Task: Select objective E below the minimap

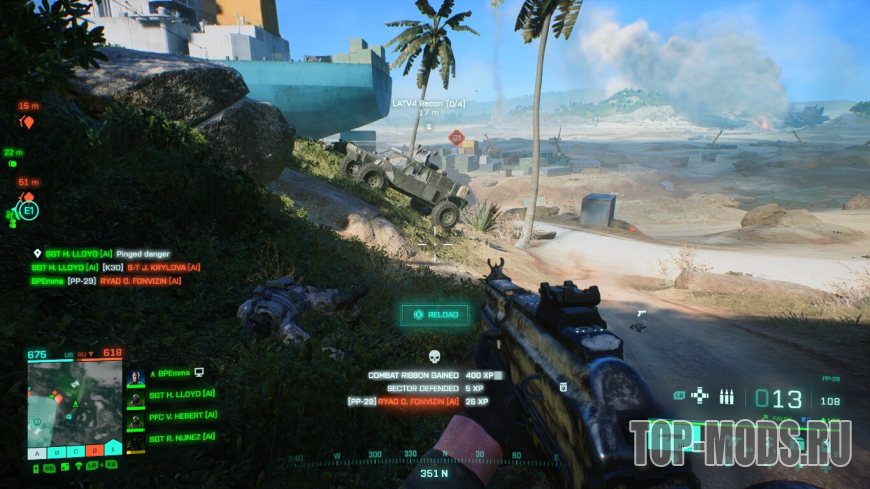Action: [114, 452]
